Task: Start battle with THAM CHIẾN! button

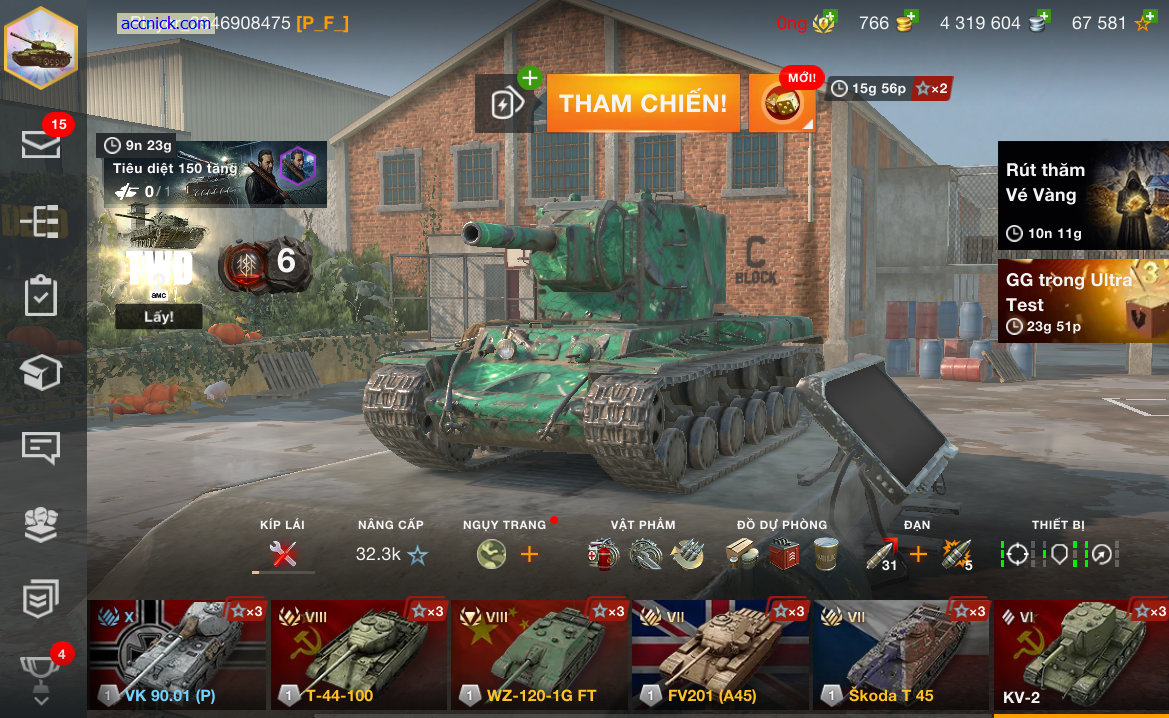Action: pyautogui.click(x=643, y=103)
